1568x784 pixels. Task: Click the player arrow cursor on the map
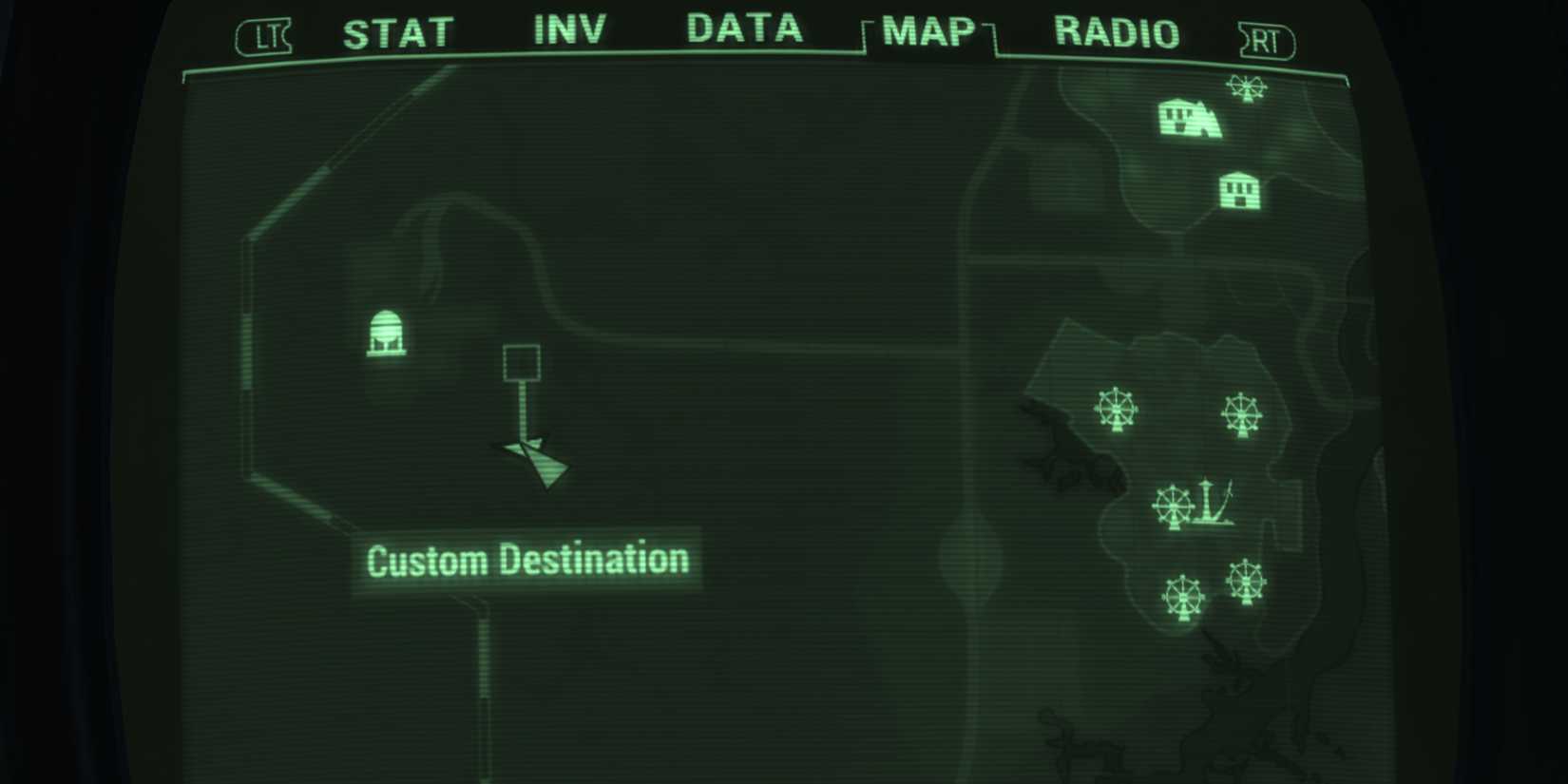(x=532, y=461)
